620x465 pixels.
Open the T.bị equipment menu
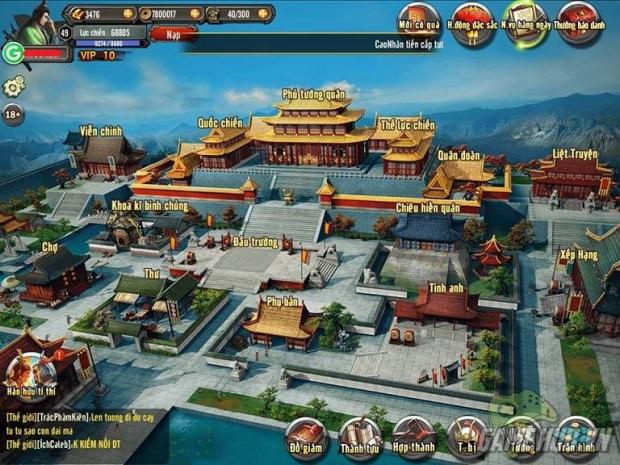467,436
